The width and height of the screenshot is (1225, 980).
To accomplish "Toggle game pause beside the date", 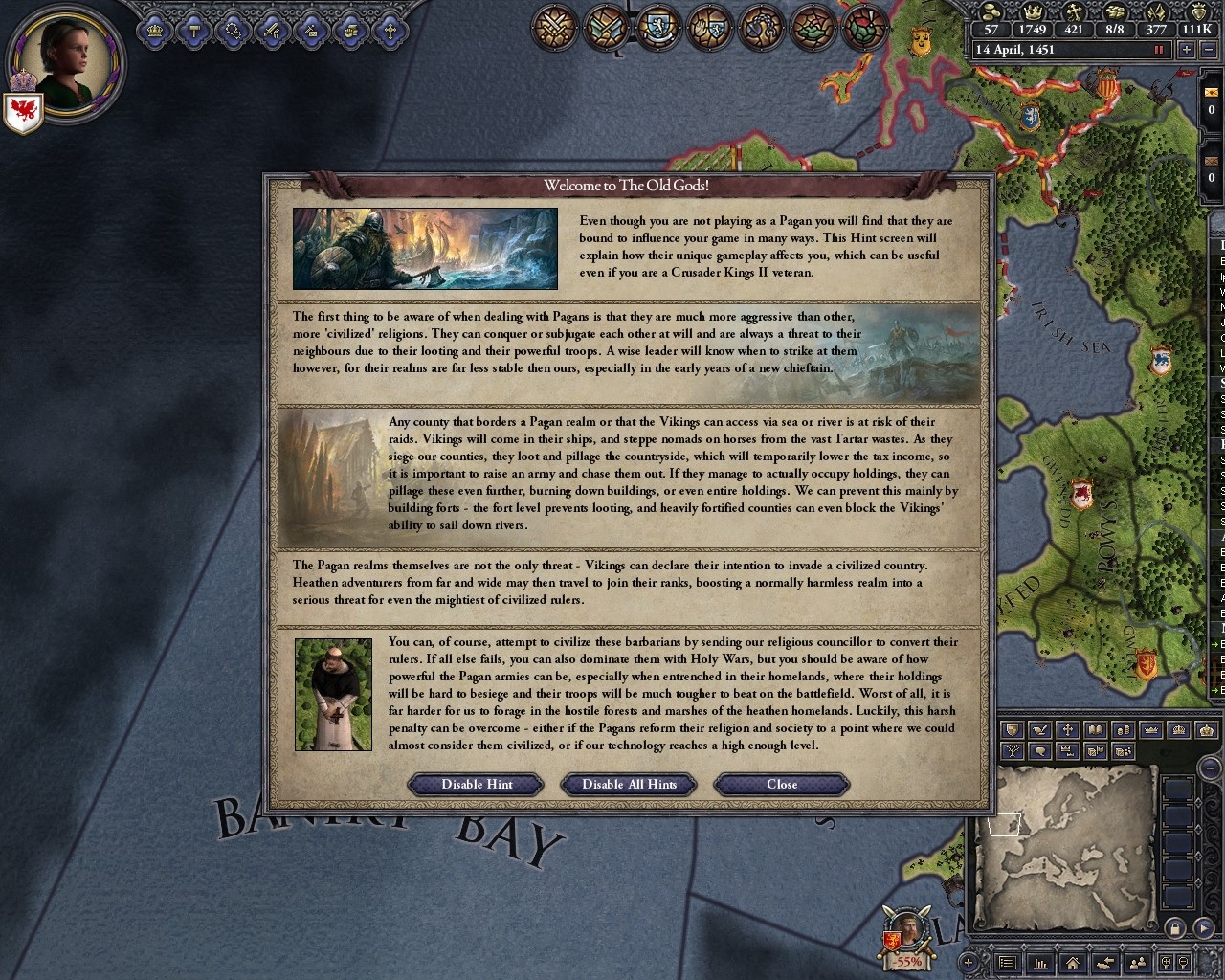I will pos(1160,50).
